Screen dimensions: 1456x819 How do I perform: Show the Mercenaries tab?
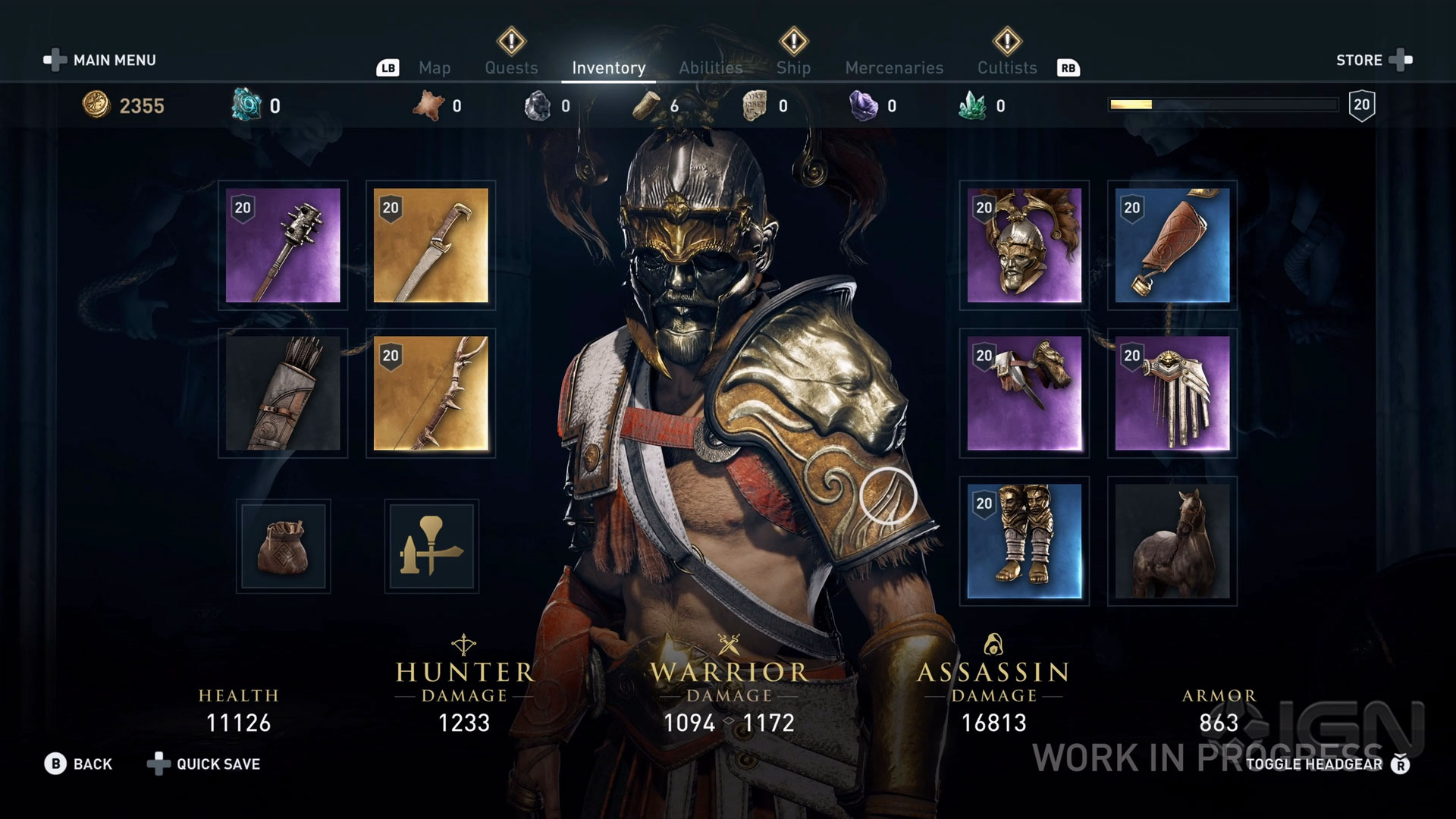[x=894, y=67]
